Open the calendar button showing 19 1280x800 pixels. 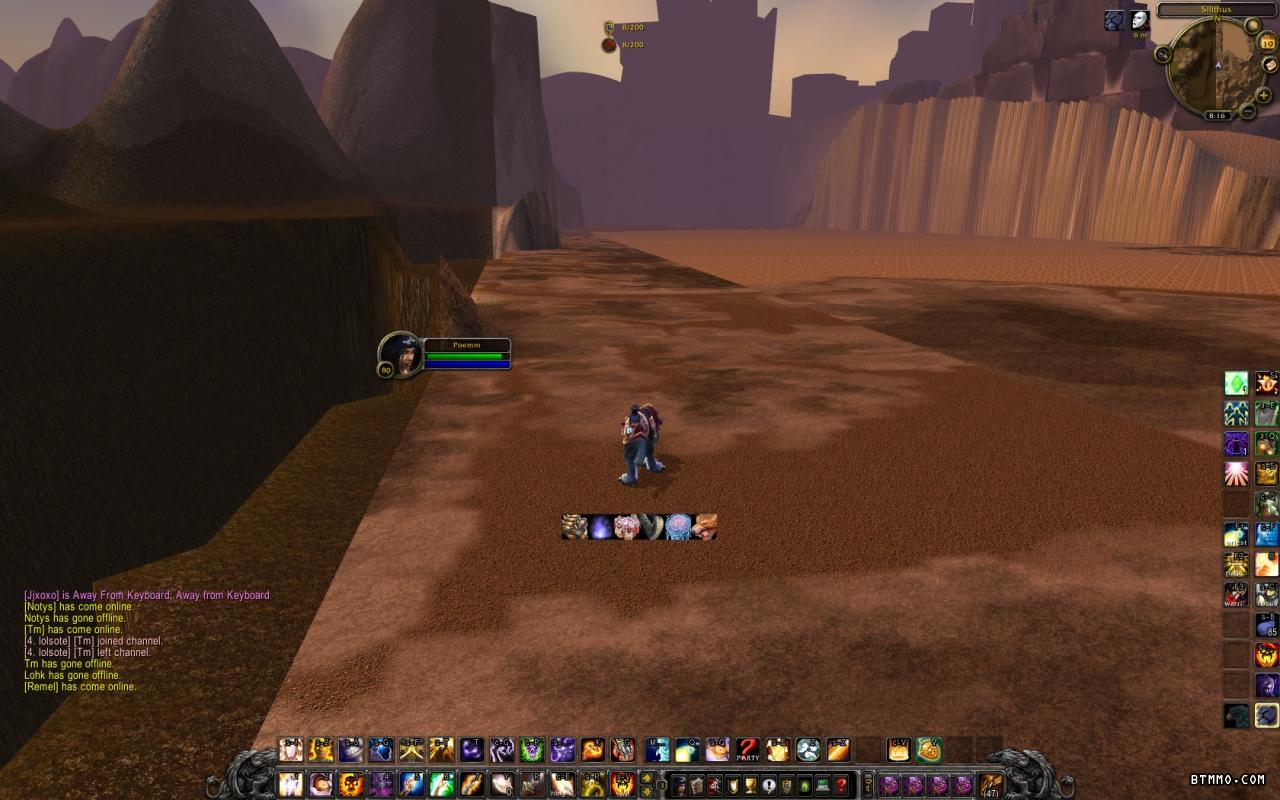1267,42
